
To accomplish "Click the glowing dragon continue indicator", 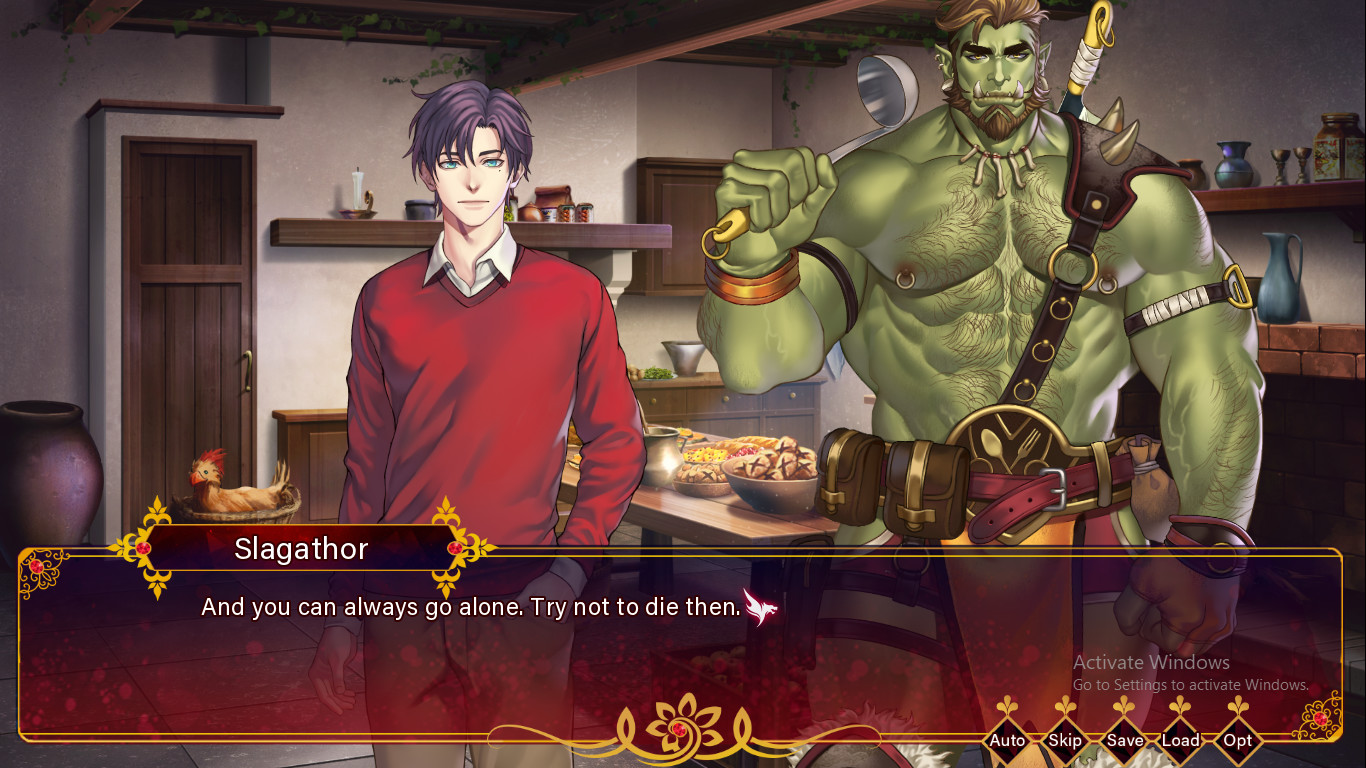I will click(763, 607).
